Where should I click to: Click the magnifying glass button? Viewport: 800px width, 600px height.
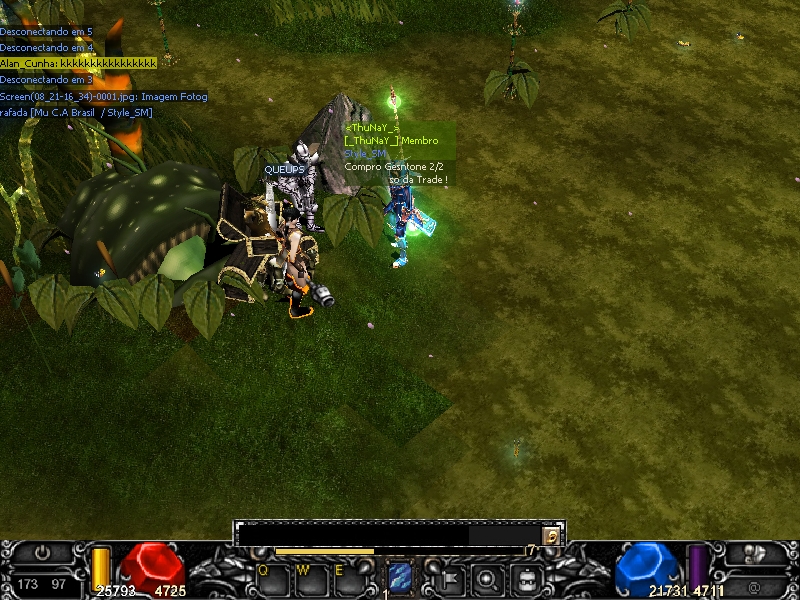[487, 578]
